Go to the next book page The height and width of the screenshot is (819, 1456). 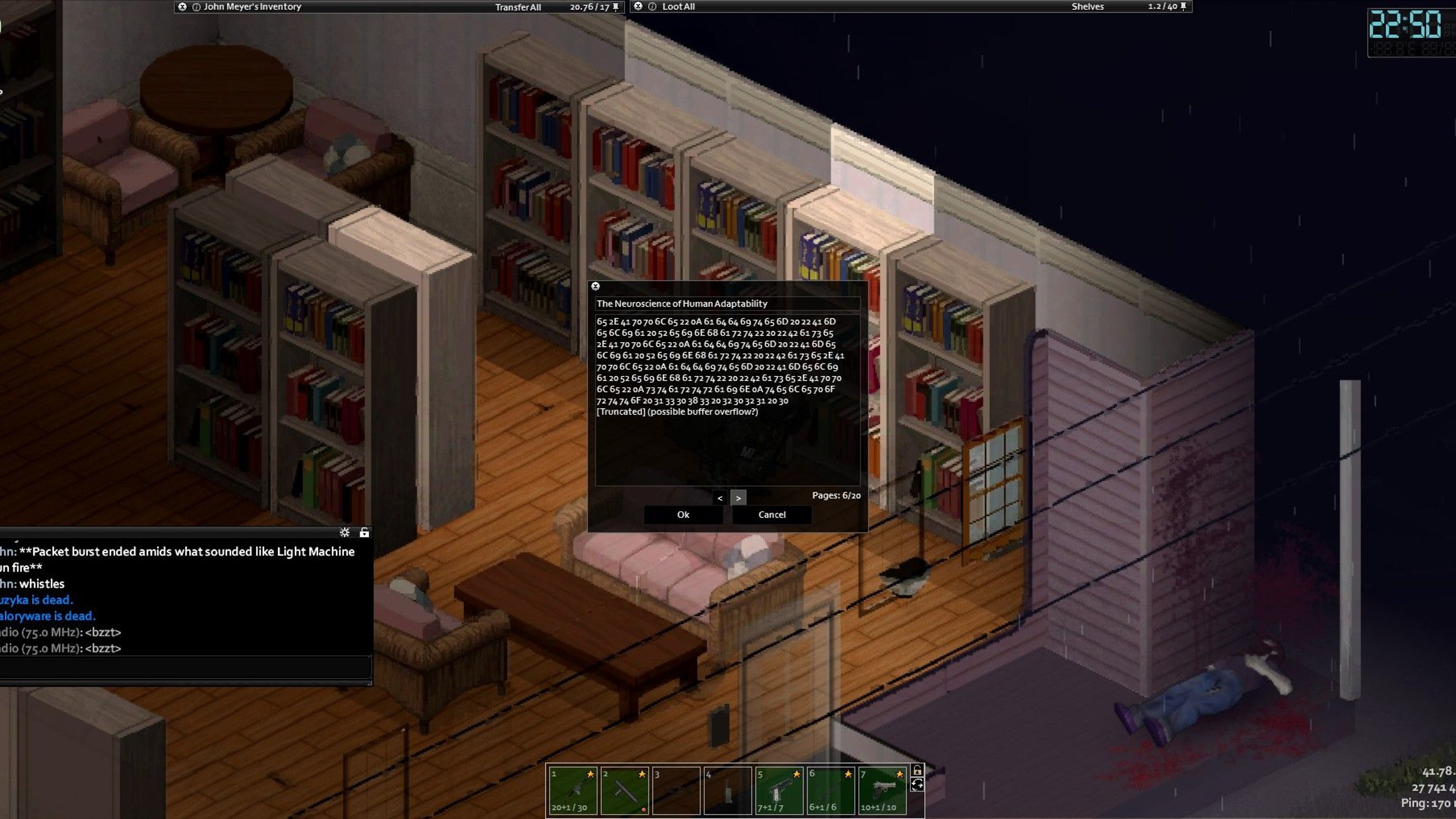click(738, 498)
